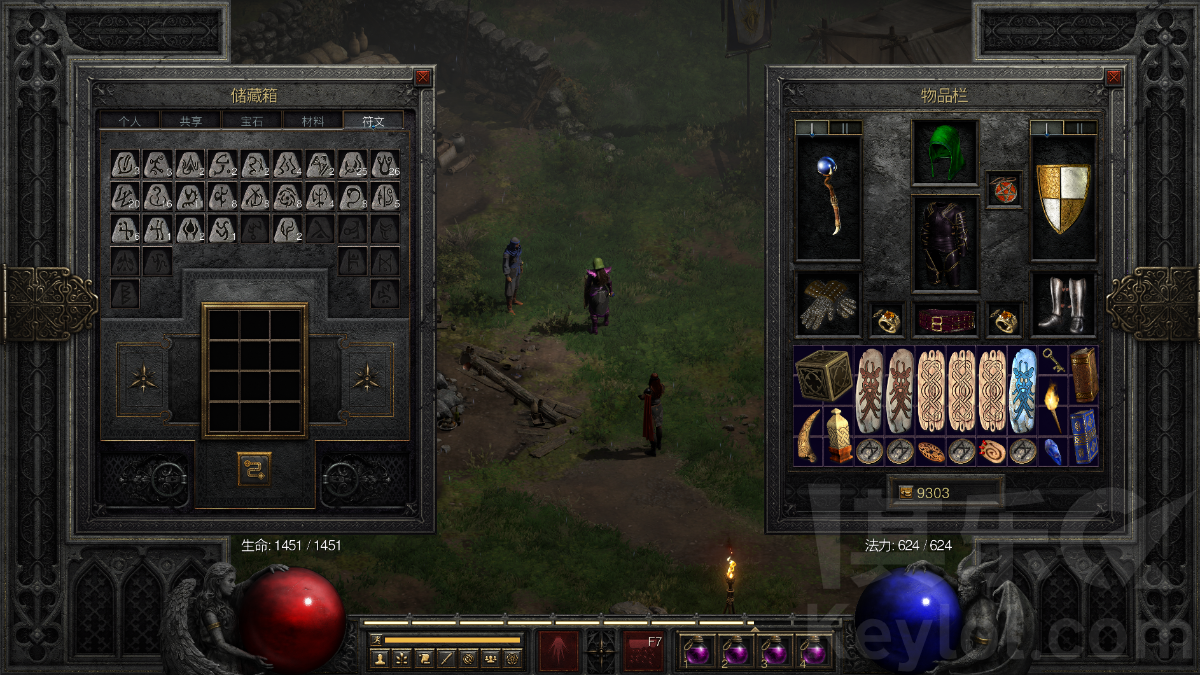Select the Horadric Cube in inventory
This screenshot has height=675, width=1200.
[x=824, y=375]
